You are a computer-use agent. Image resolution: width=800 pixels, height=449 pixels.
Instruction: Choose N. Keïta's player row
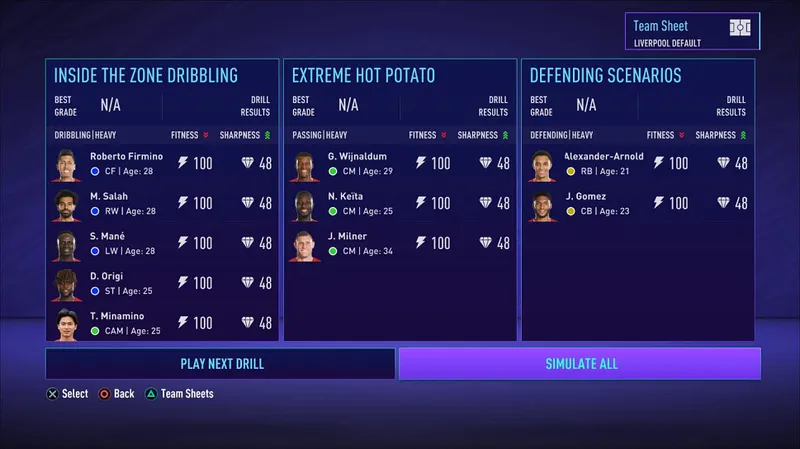point(400,203)
